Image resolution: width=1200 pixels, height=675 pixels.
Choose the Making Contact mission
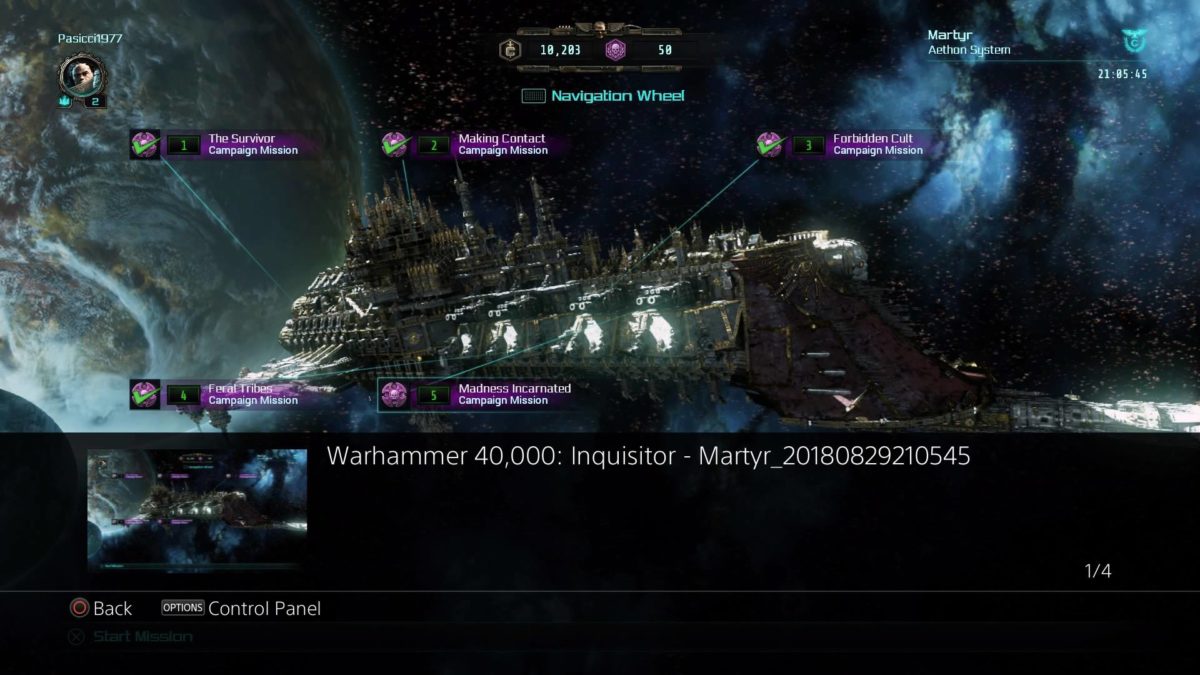click(490, 144)
